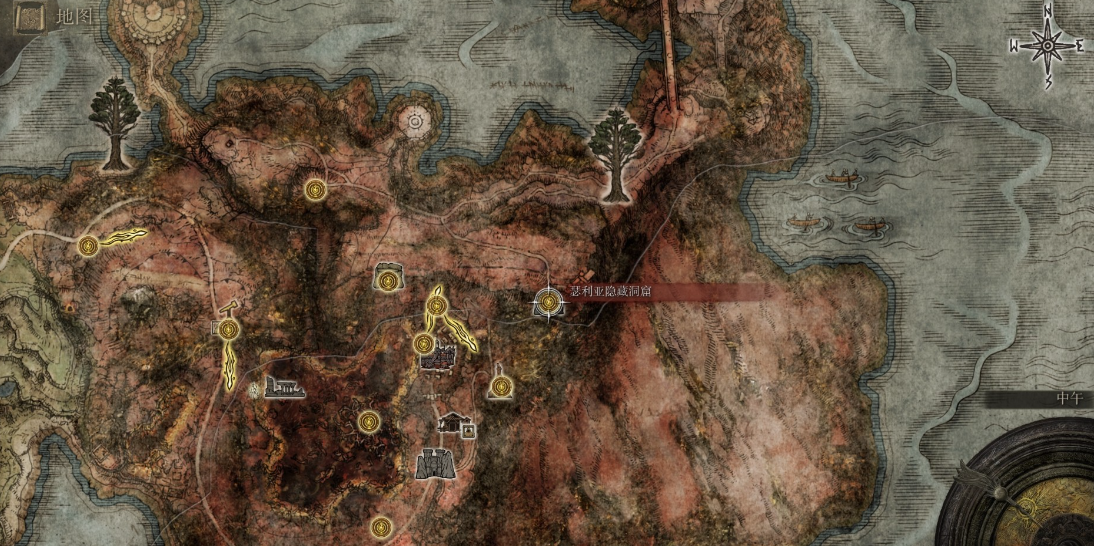Select the 瑟利亚隐藏洞窟 site of grace marker

point(548,301)
